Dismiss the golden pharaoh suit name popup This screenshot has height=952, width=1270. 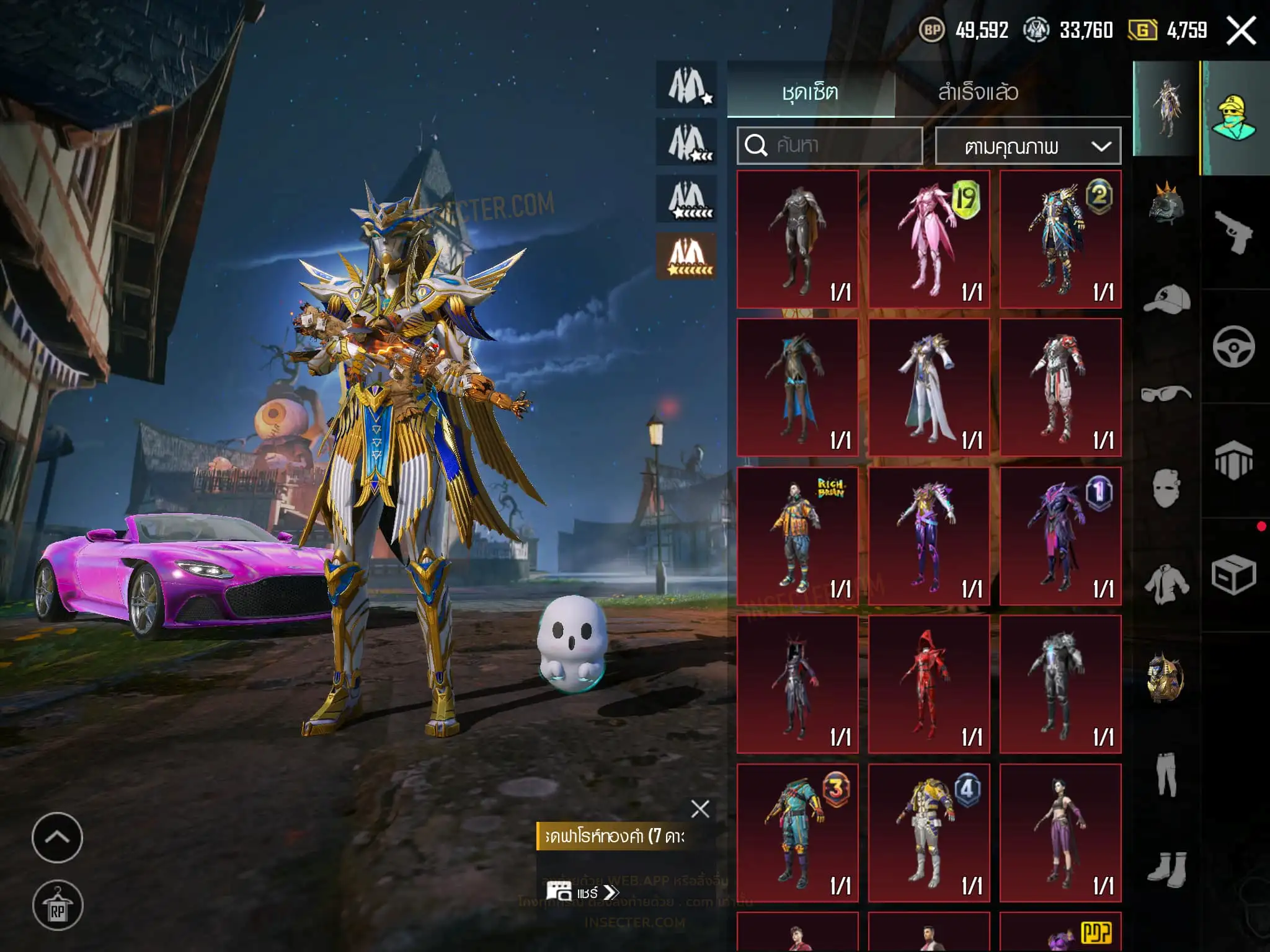tap(700, 809)
